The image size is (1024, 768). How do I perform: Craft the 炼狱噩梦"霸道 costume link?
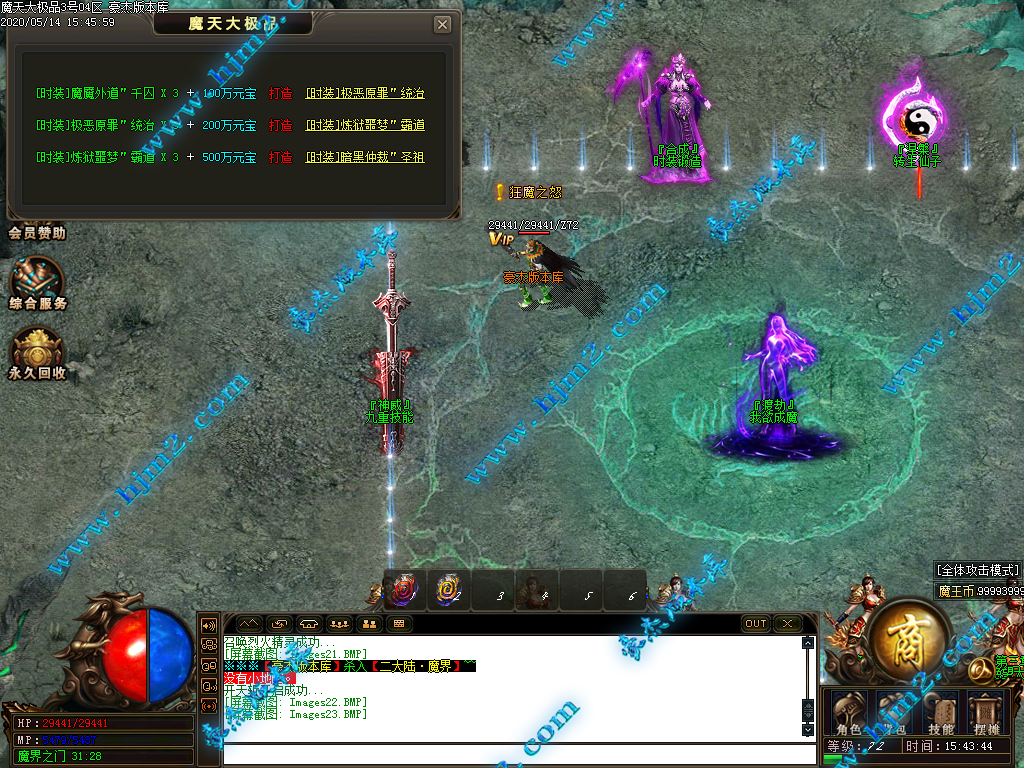[364, 126]
